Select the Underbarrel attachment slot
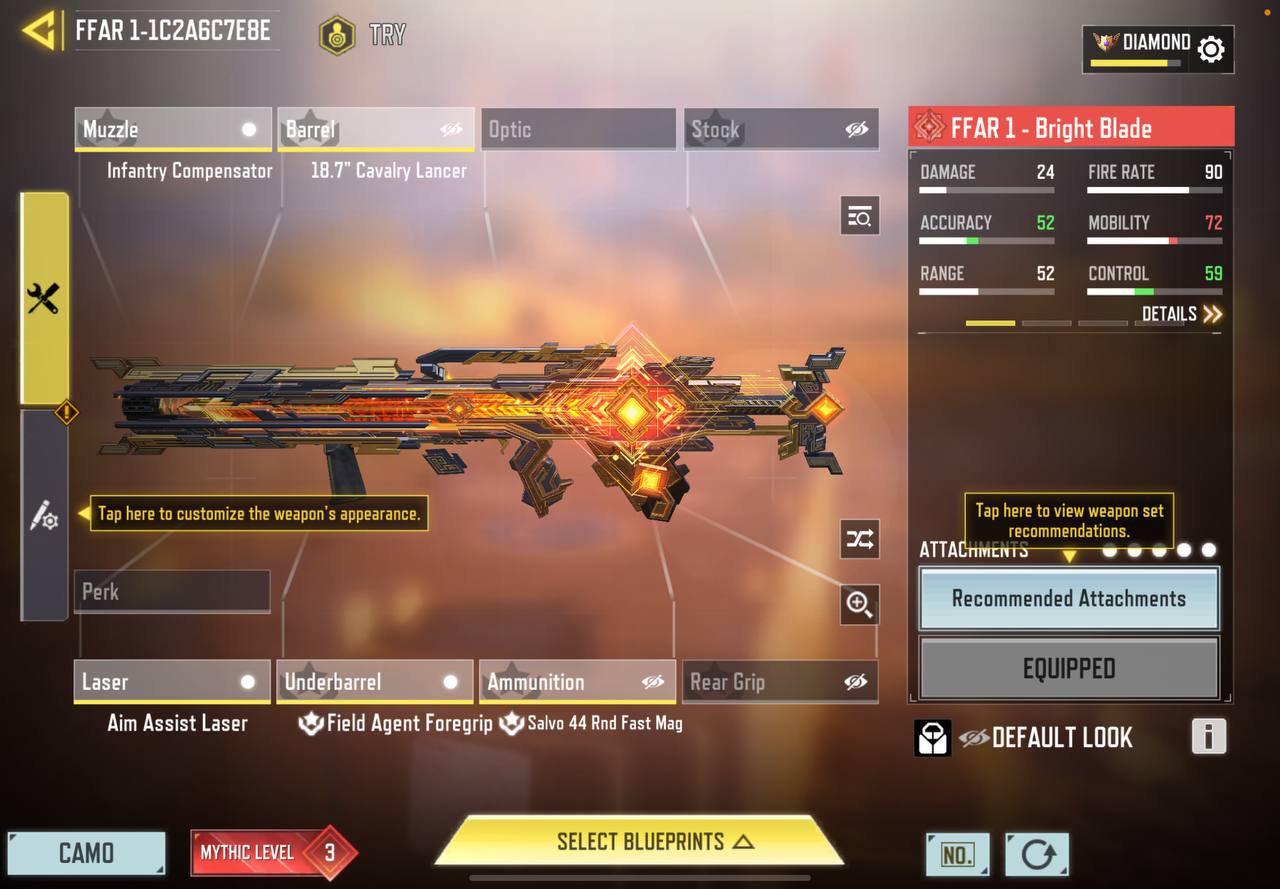 click(375, 682)
